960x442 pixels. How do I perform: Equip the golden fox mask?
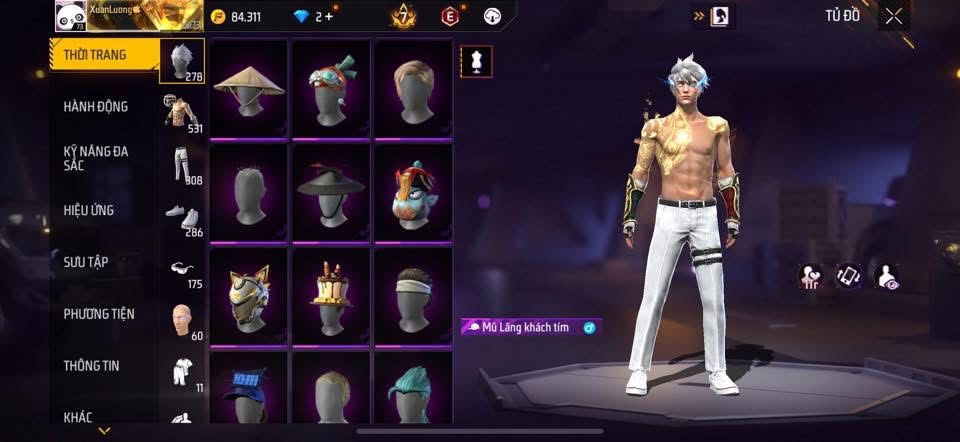(x=249, y=295)
